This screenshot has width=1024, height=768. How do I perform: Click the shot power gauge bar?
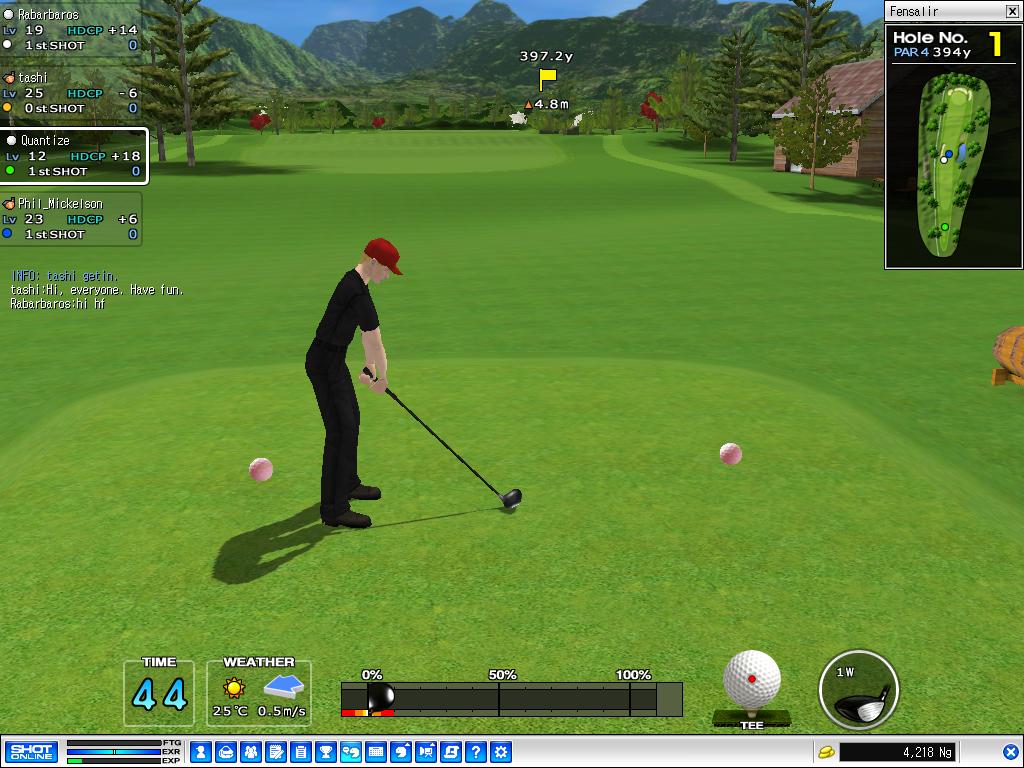pyautogui.click(x=511, y=699)
